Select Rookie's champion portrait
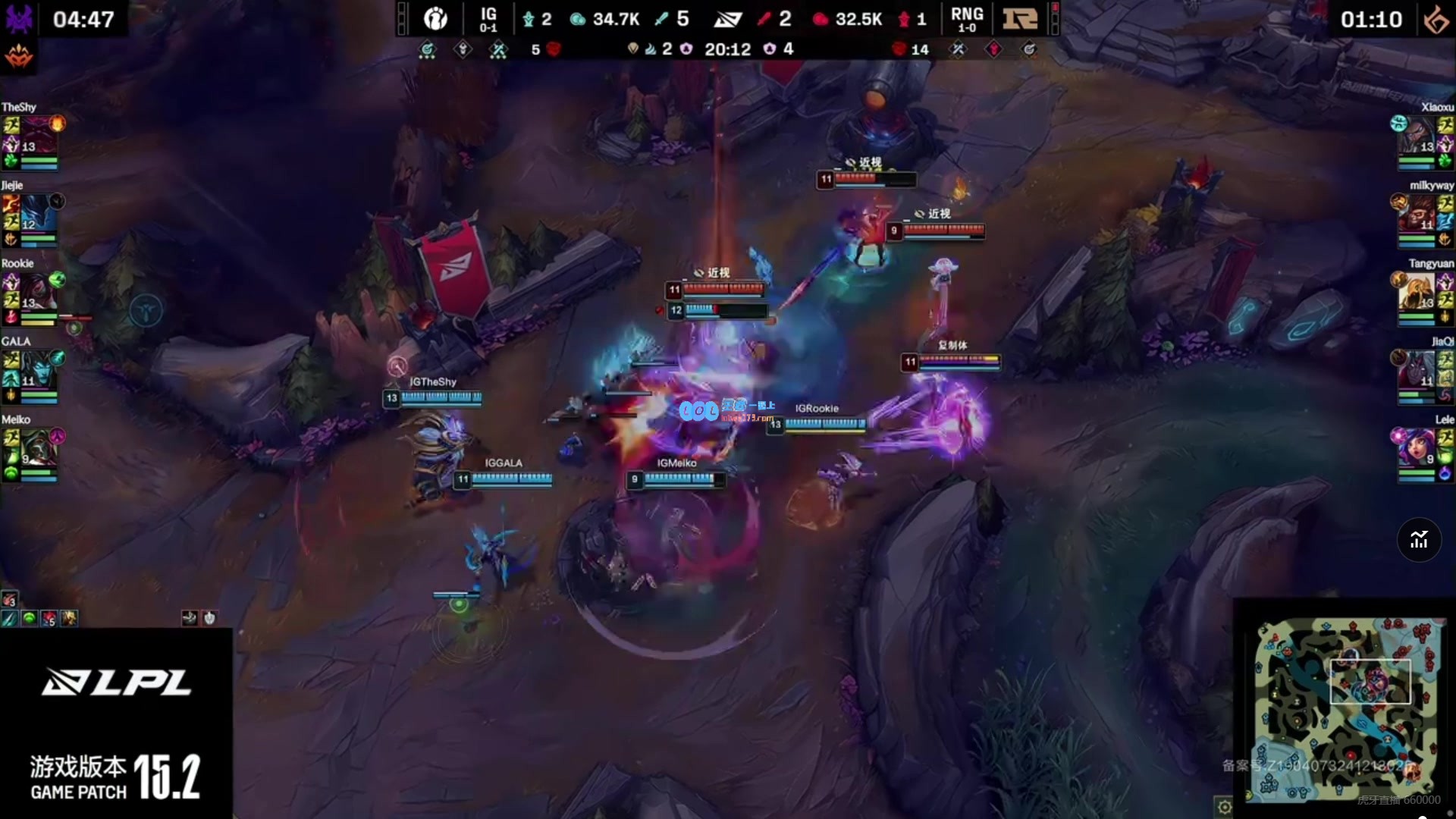The height and width of the screenshot is (819, 1456). (38, 291)
